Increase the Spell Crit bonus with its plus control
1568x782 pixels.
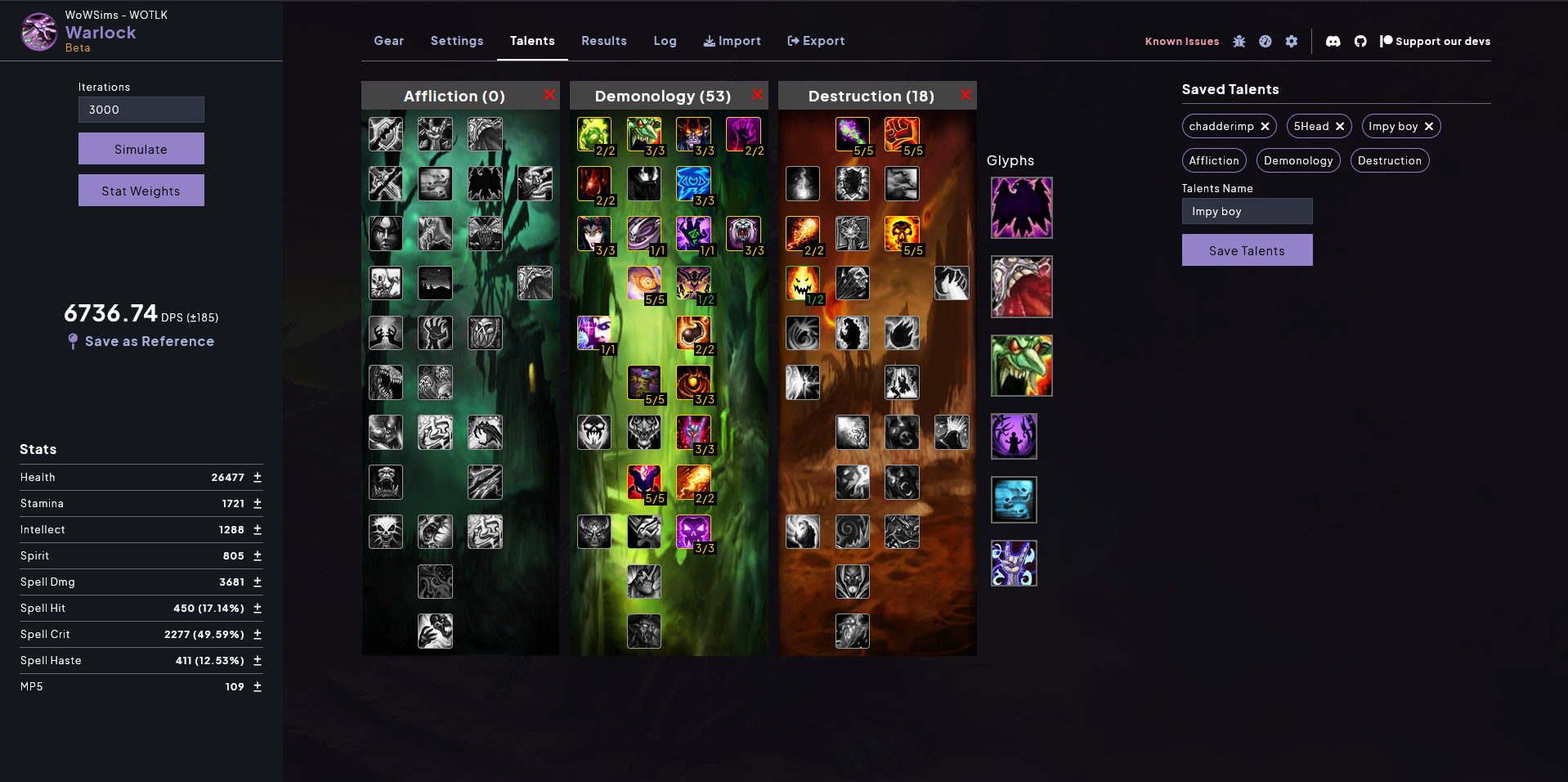pyautogui.click(x=257, y=634)
